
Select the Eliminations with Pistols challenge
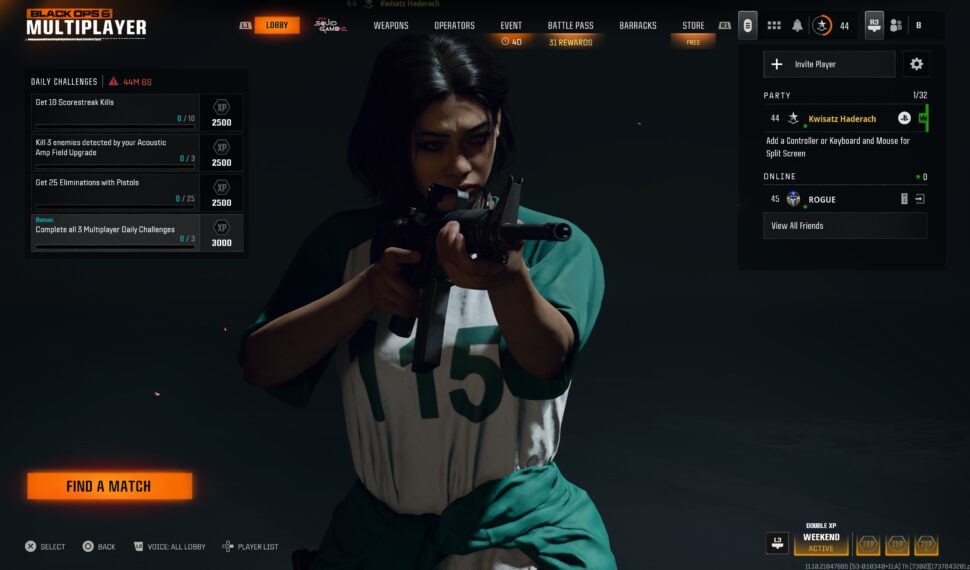pyautogui.click(x=115, y=192)
